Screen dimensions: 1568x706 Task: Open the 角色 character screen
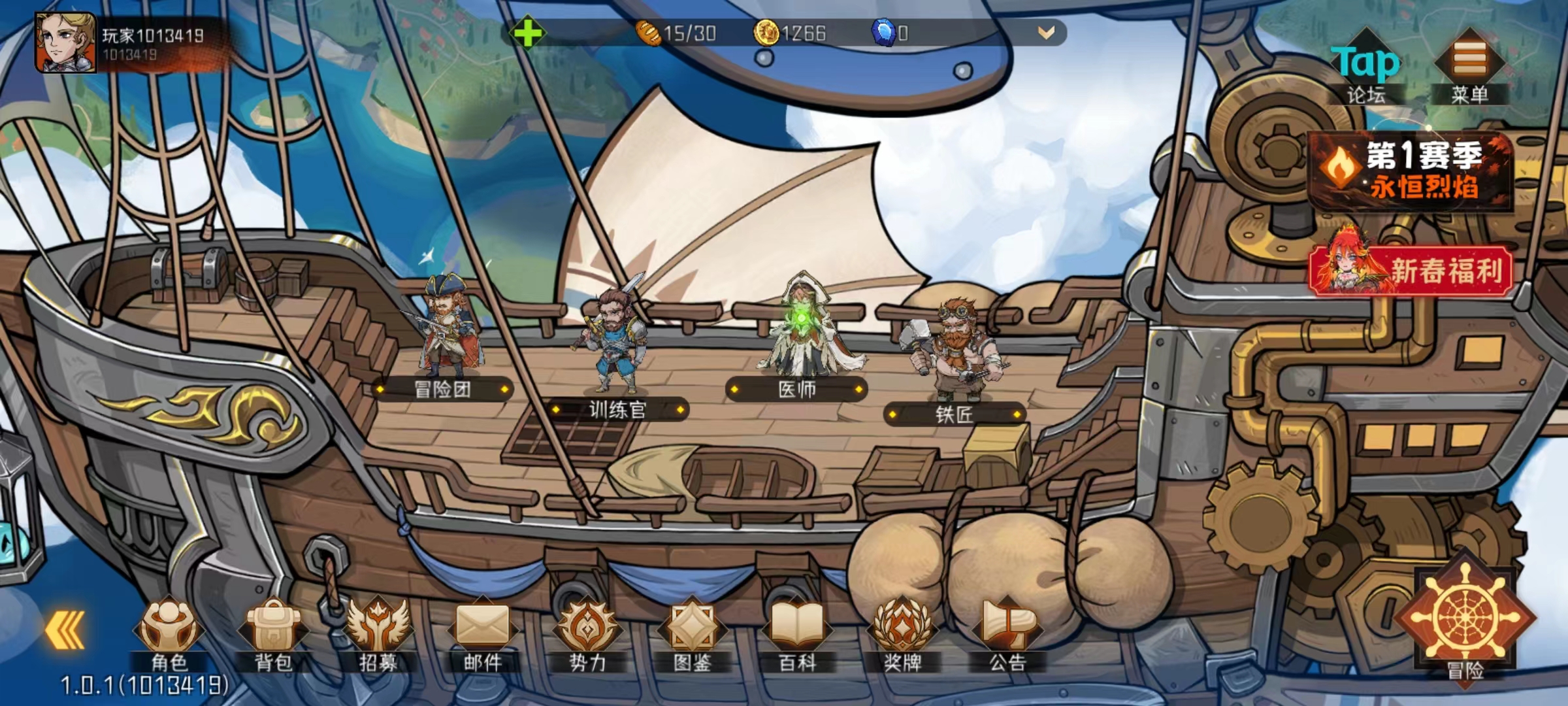169,635
